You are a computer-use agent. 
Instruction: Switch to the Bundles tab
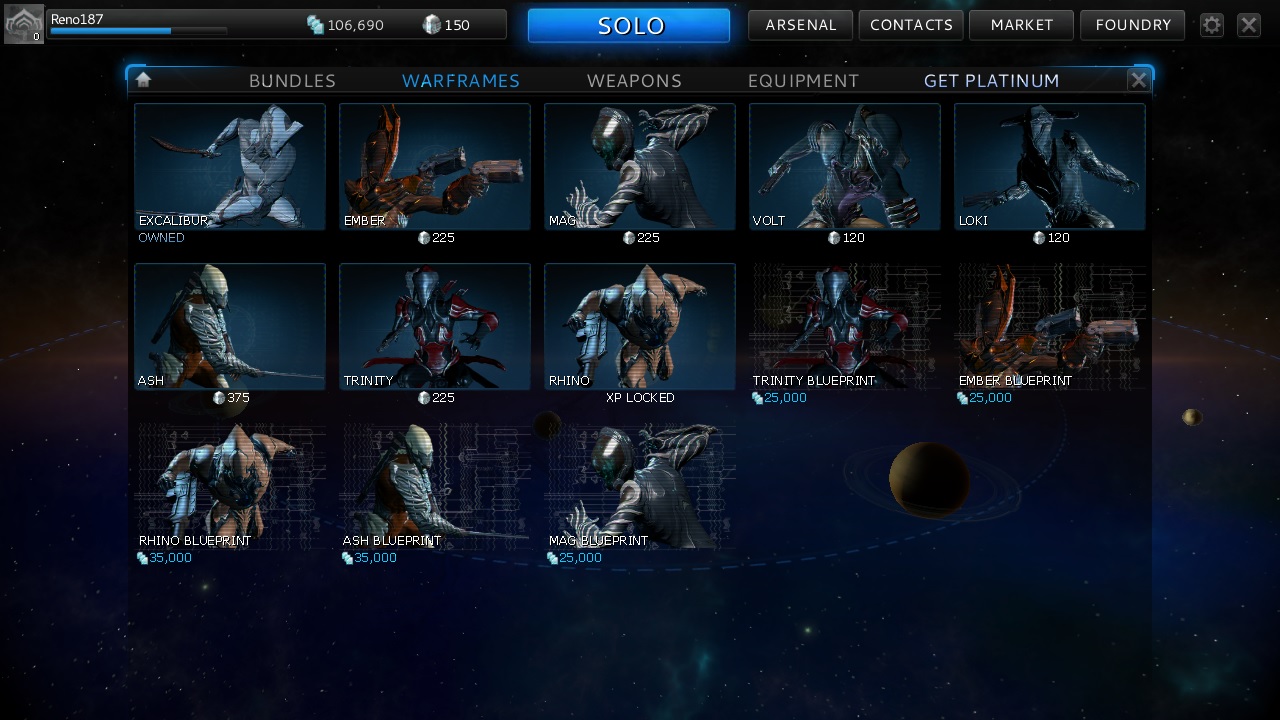pos(292,81)
